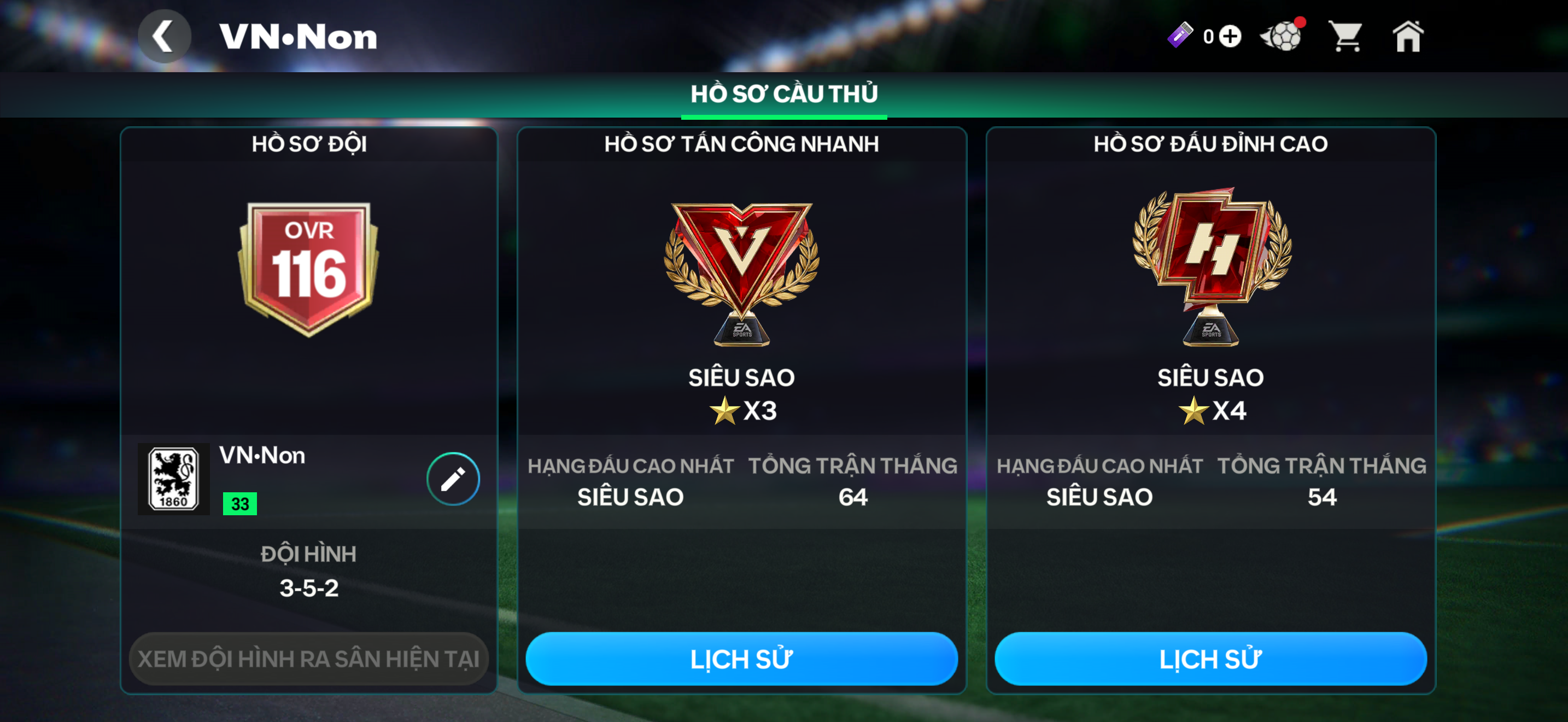Screen dimensions: 1568x722
Task: Click XEM ĐỘI HÌNH RA SÂN HIỆN TẠI
Action: [308, 658]
